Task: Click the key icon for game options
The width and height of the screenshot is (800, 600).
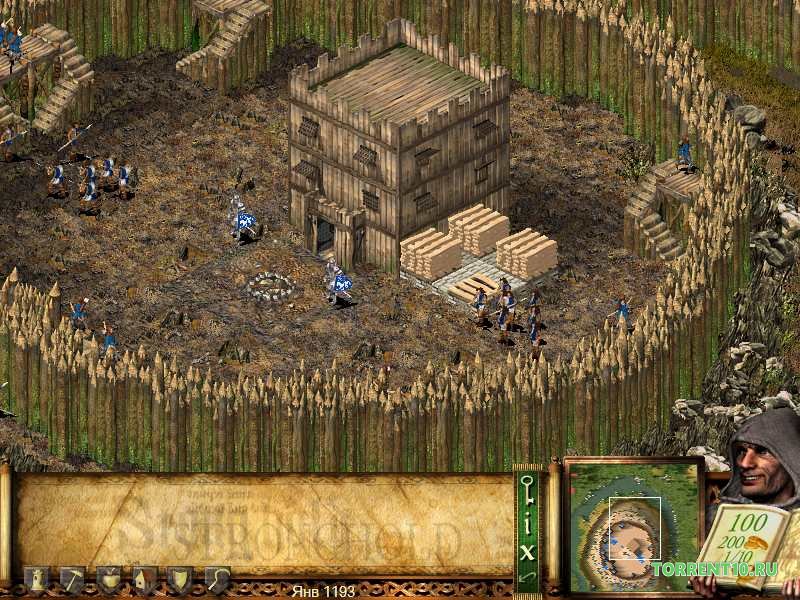Action: pyautogui.click(x=527, y=491)
